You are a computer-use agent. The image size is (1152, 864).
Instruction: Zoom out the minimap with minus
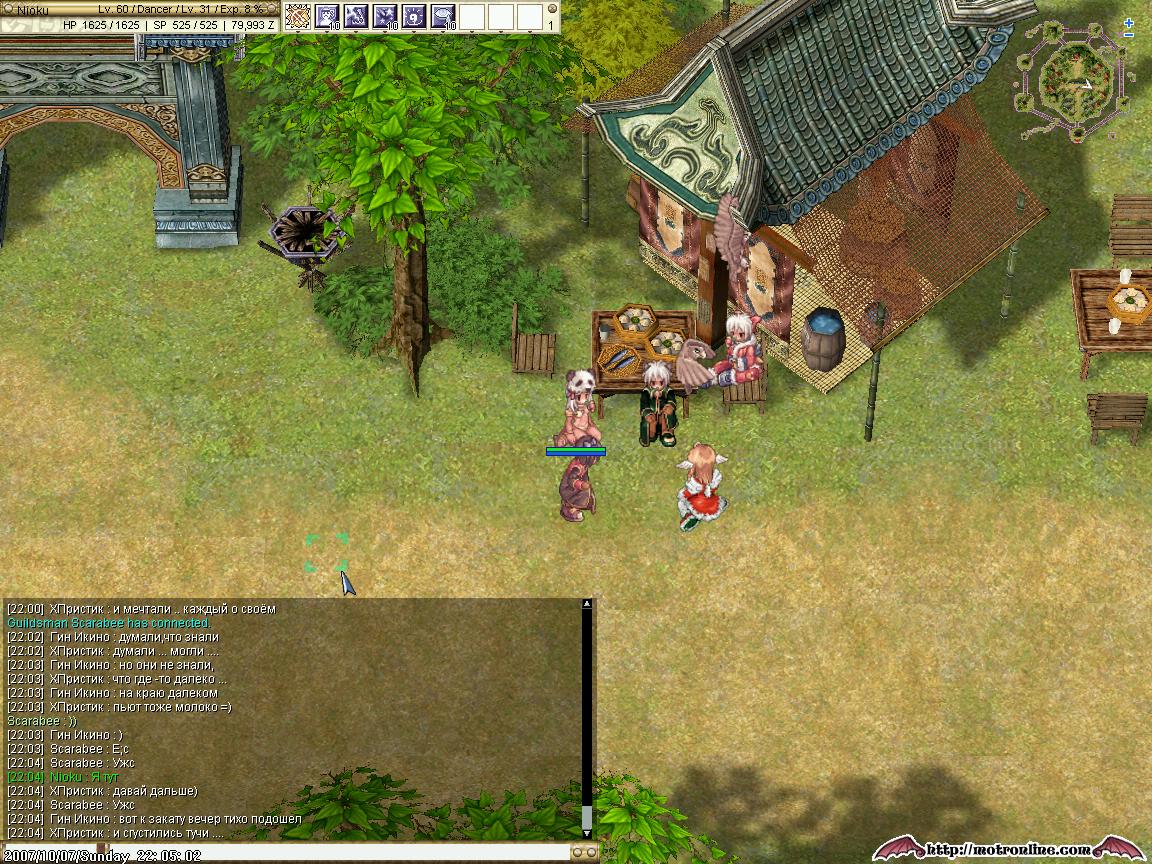(x=1129, y=35)
